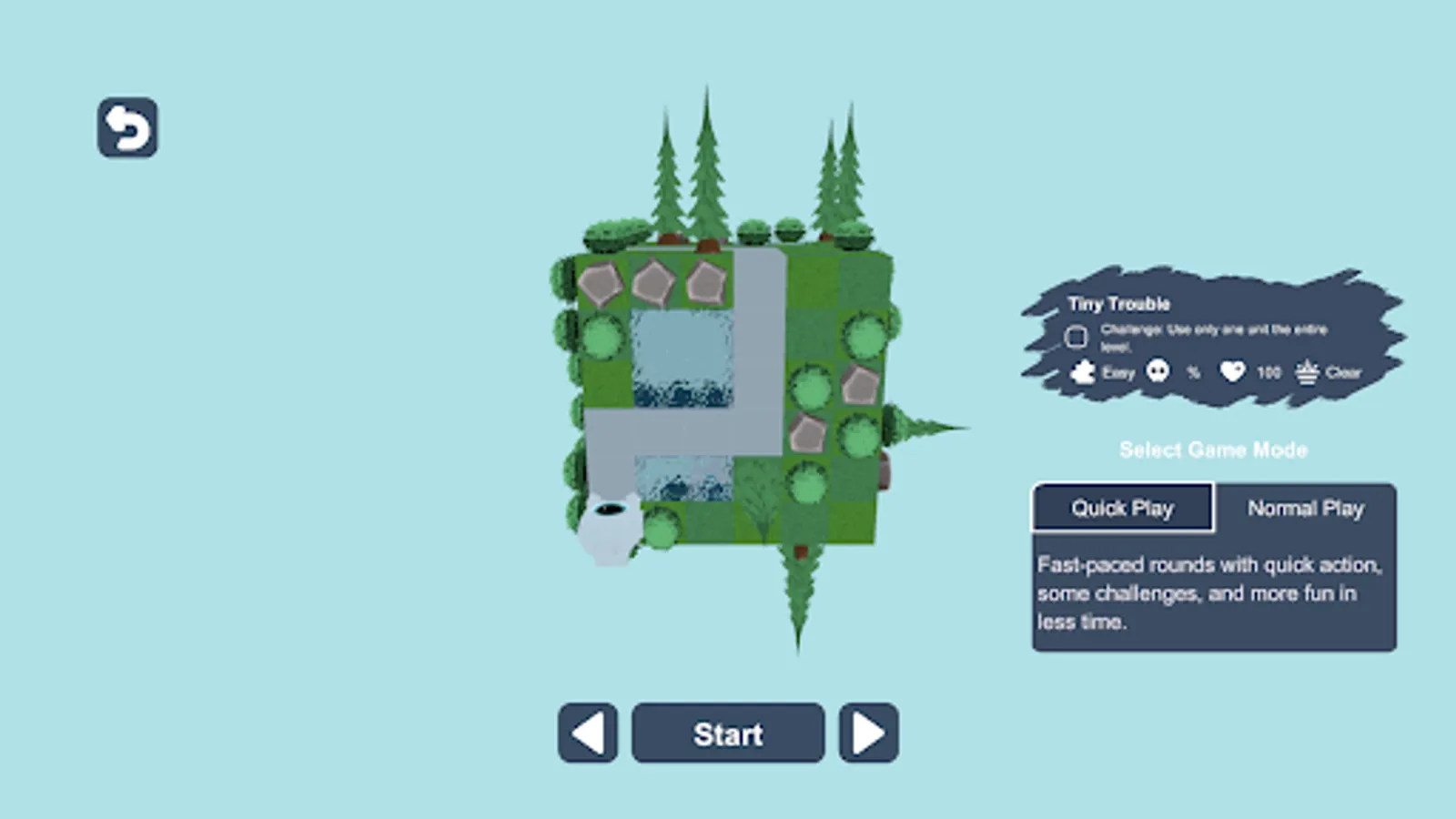This screenshot has height=819, width=1456.
Task: Switch to the Quick Play tab
Action: click(x=1121, y=508)
